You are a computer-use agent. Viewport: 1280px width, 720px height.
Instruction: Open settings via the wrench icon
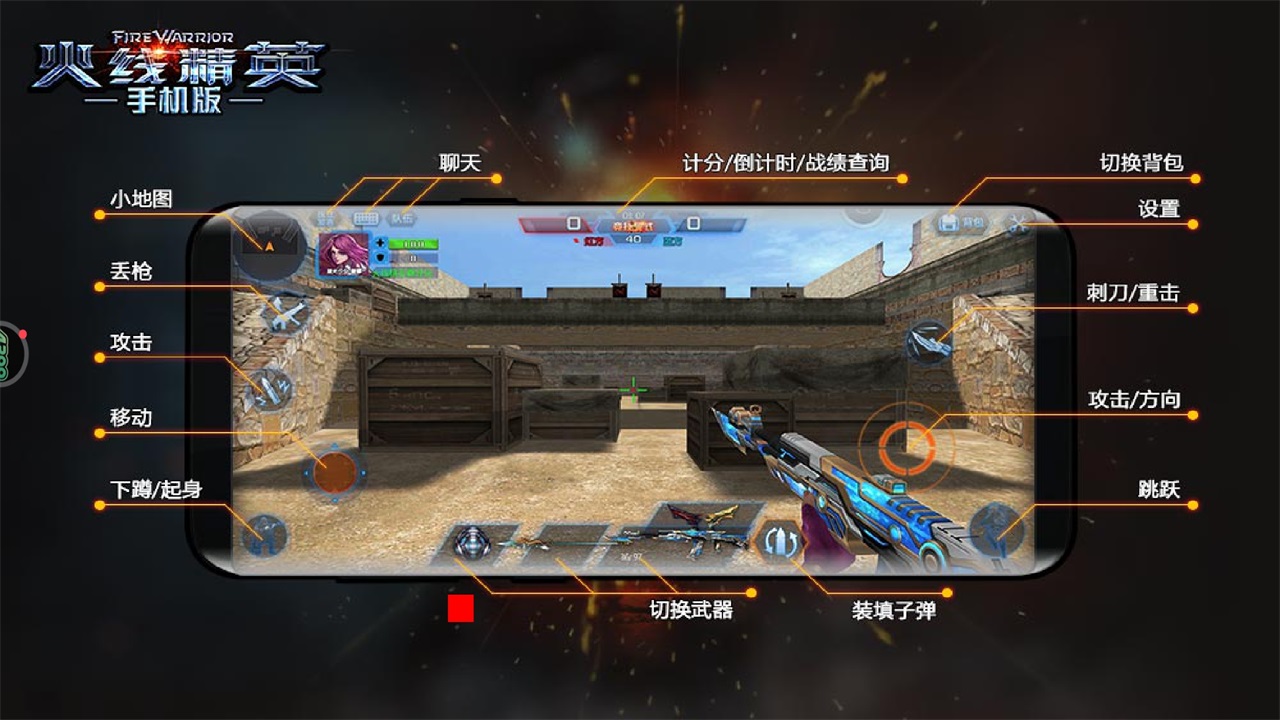pyautogui.click(x=1019, y=224)
